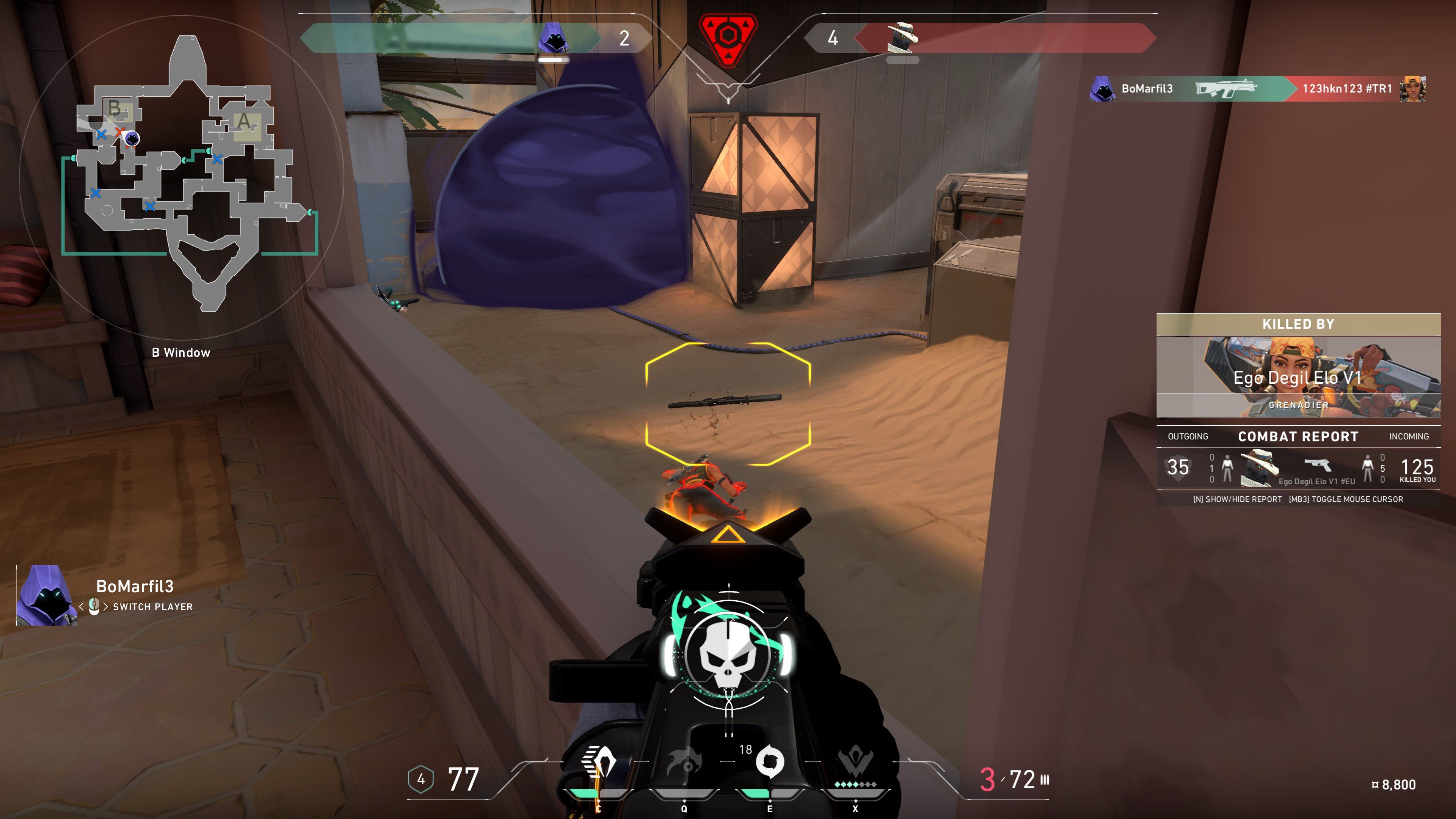Activate Omen's Shrouded Step ability icon

pos(598,763)
